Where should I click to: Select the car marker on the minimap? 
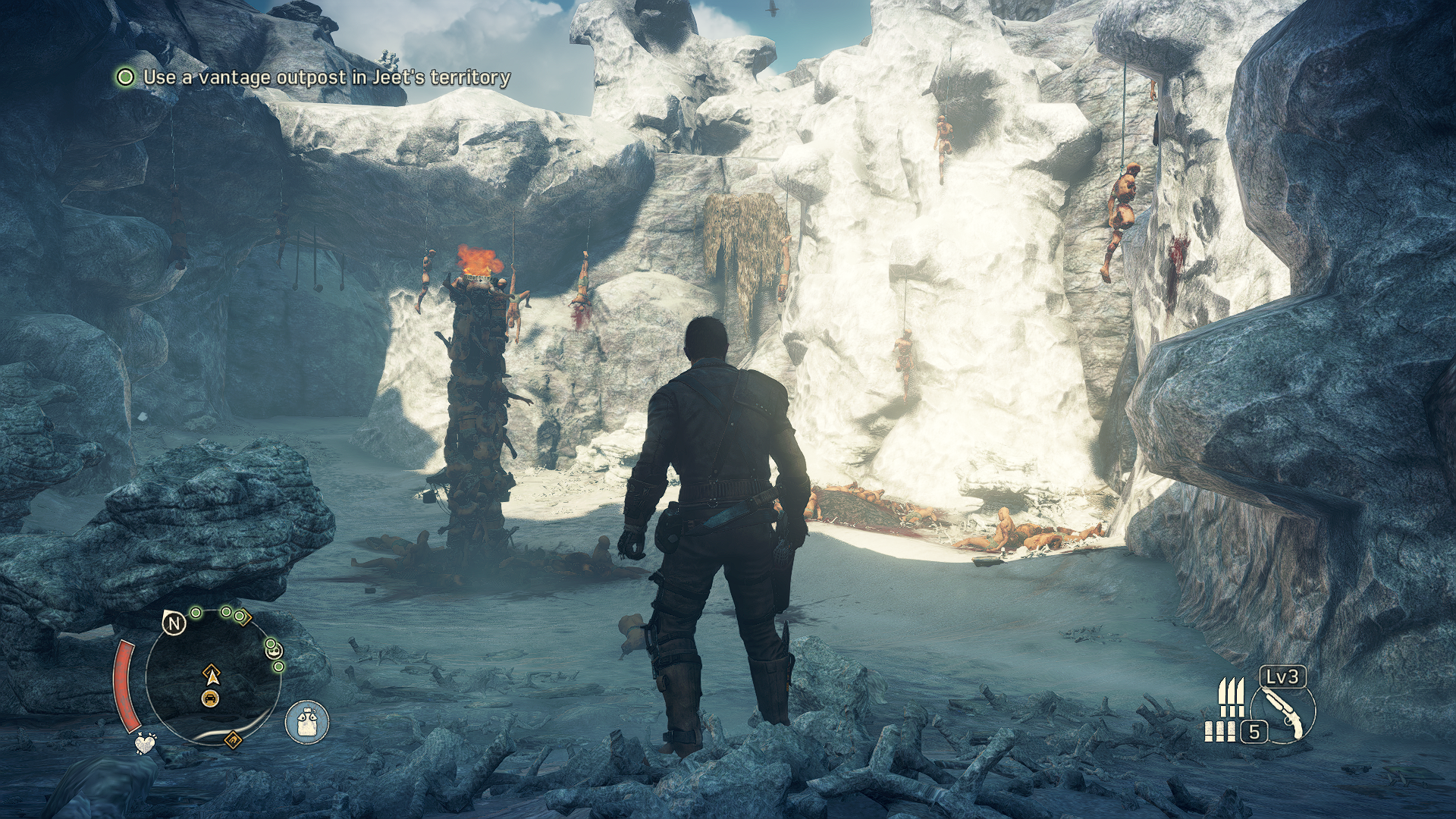211,698
